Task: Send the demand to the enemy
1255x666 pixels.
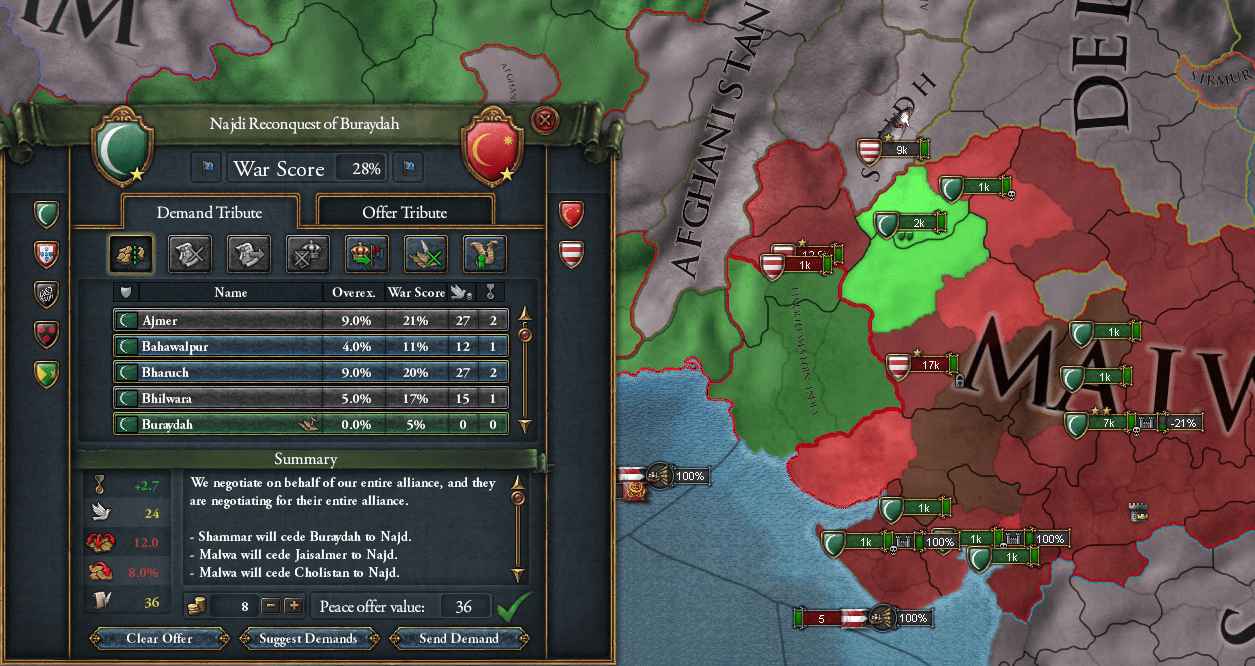Action: tap(459, 638)
